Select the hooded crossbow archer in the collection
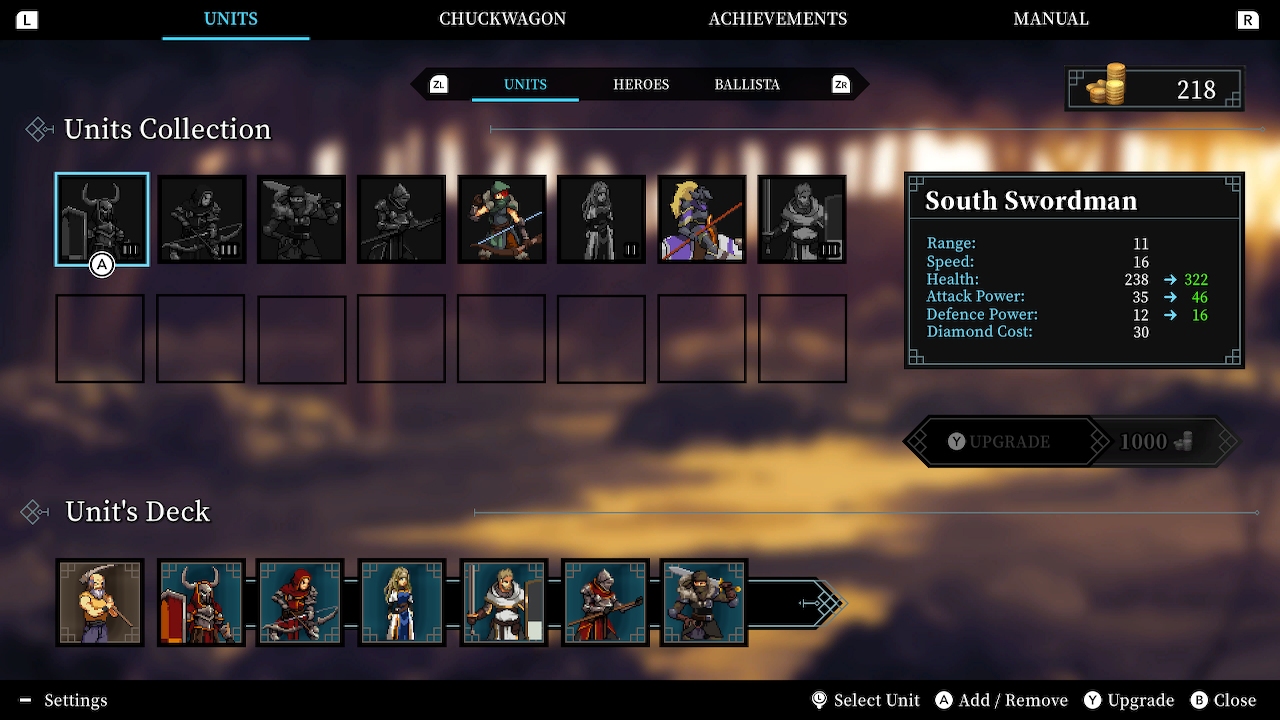The height and width of the screenshot is (720, 1280). click(x=201, y=218)
